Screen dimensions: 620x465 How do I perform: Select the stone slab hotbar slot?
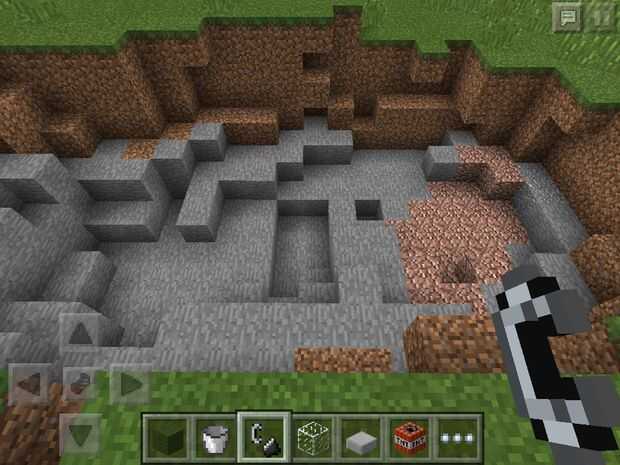click(x=360, y=436)
